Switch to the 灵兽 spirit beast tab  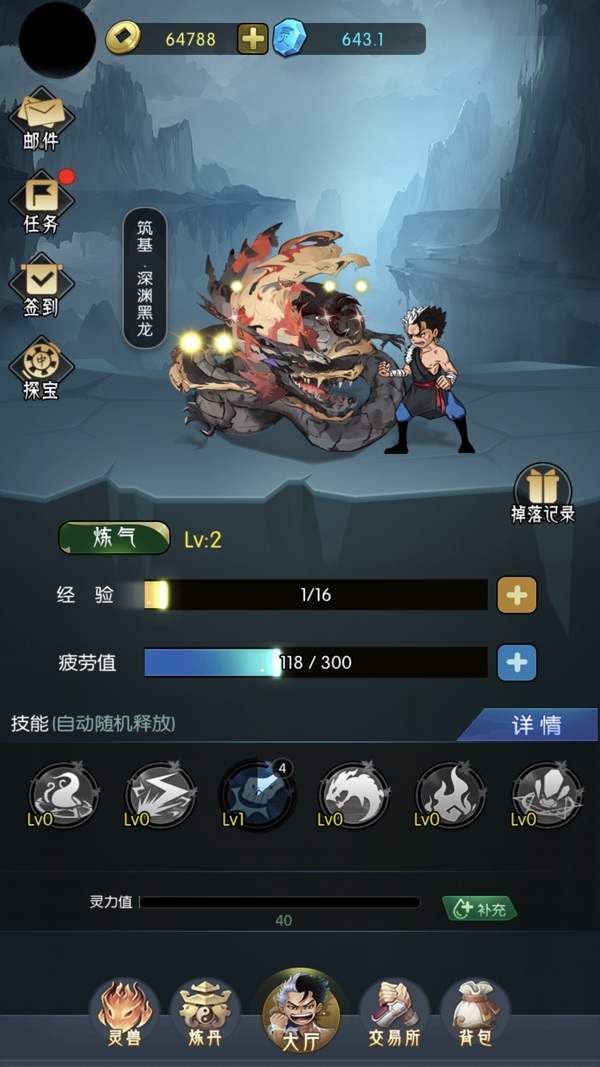coord(126,1011)
